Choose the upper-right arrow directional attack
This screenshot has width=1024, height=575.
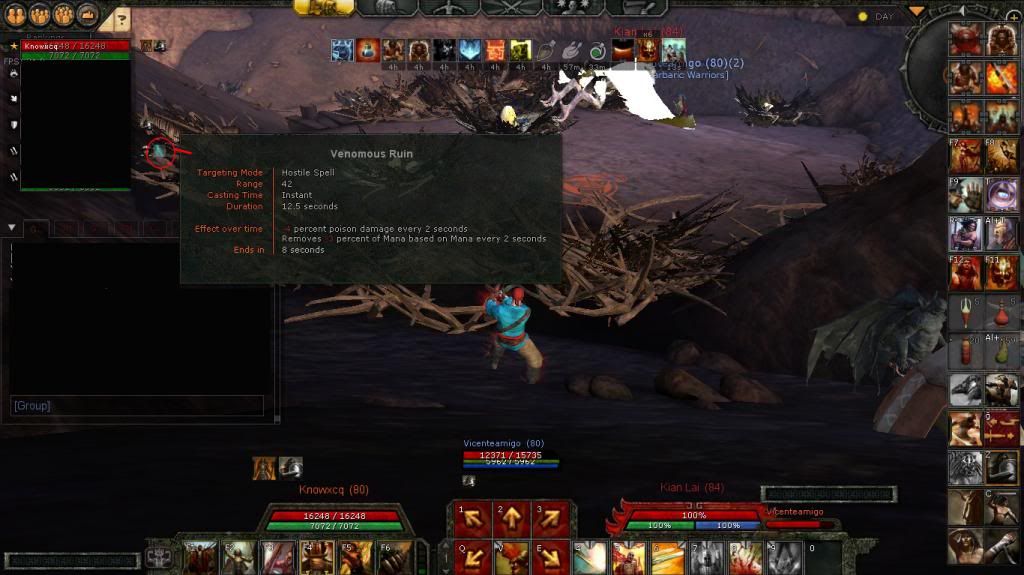pyautogui.click(x=550, y=518)
